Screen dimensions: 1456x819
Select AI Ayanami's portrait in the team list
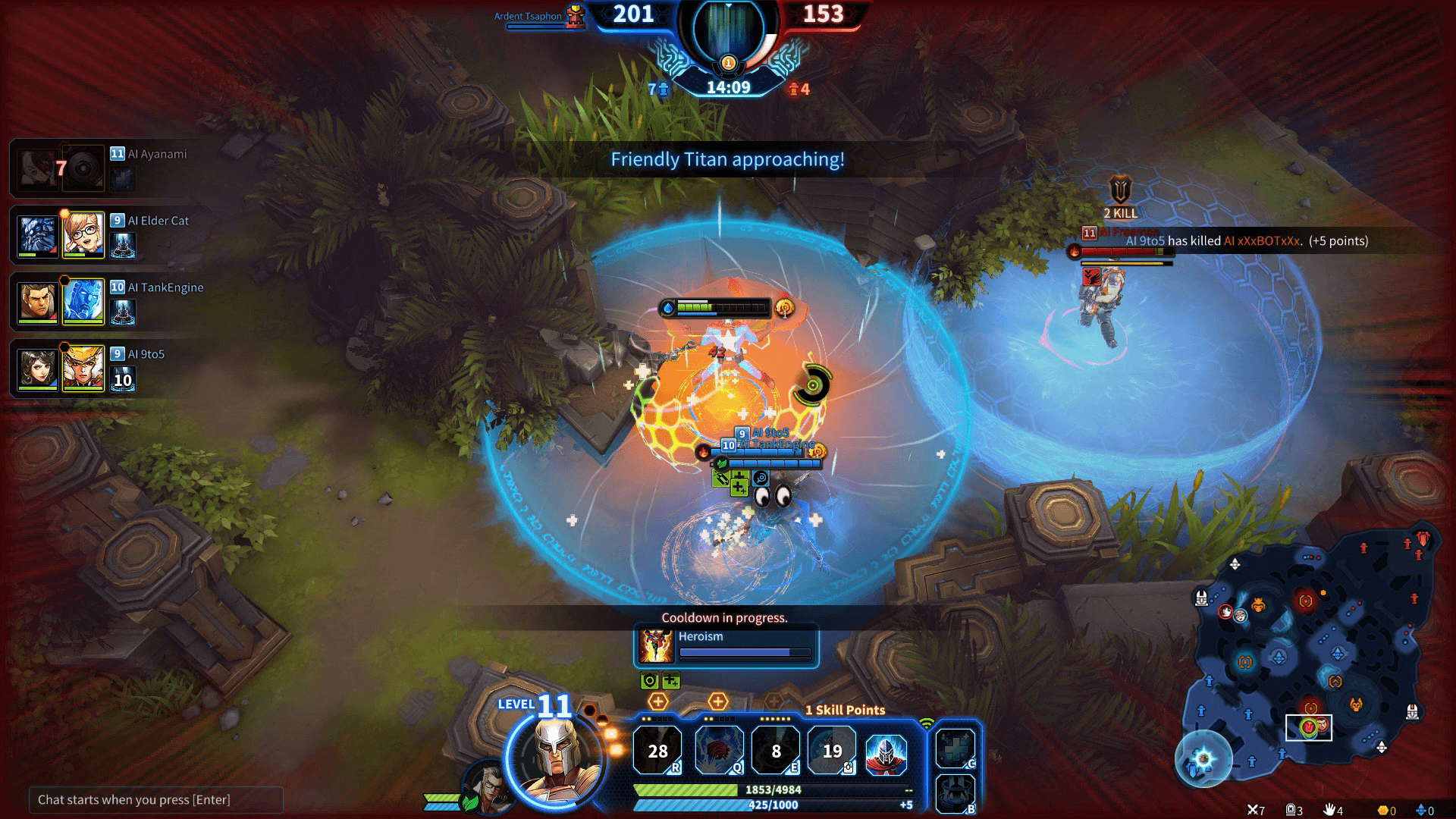point(36,168)
